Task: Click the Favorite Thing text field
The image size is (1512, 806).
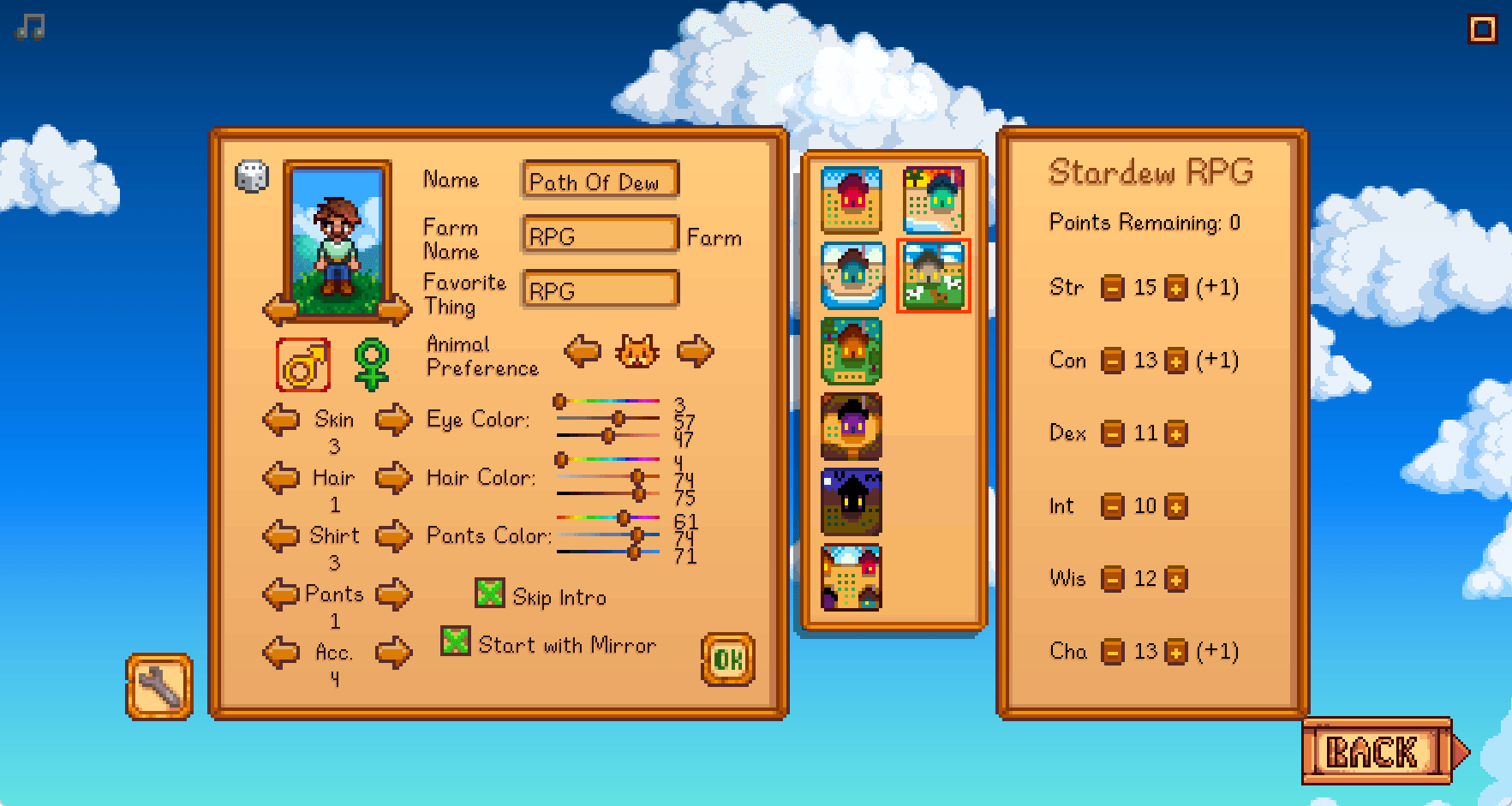Action: (x=598, y=290)
